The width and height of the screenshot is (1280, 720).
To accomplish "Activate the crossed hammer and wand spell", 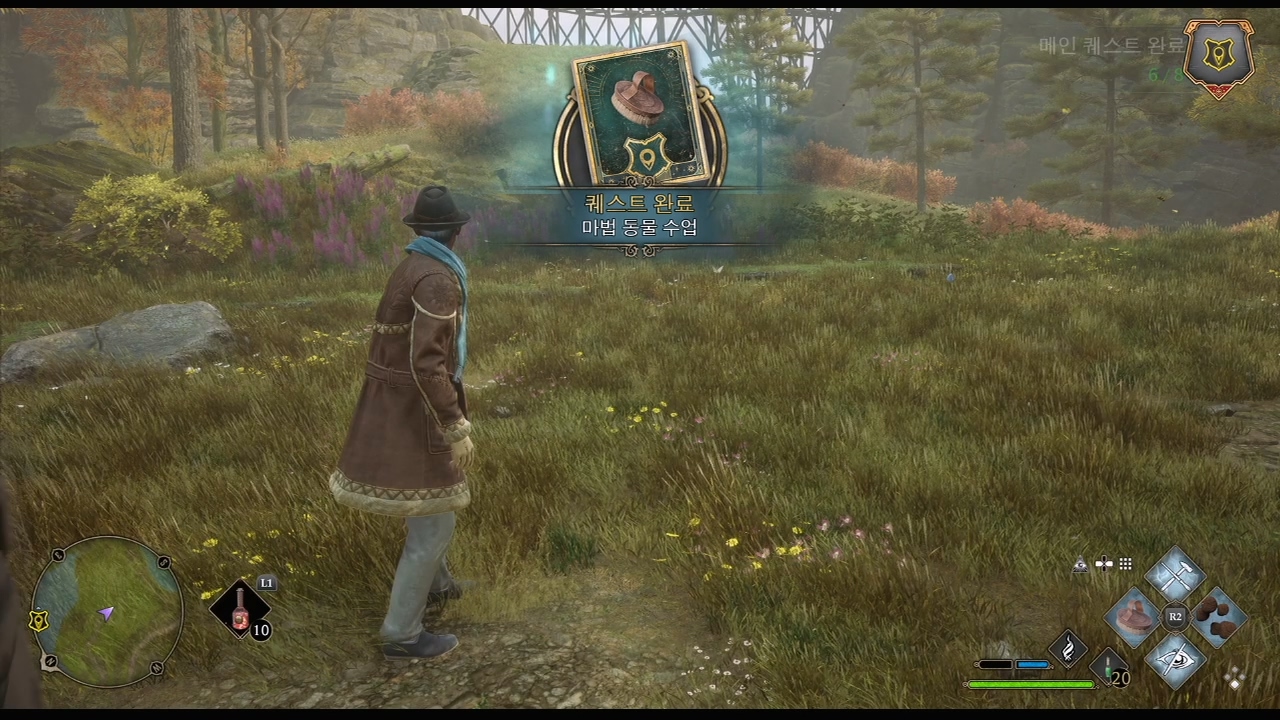I will tap(1174, 575).
